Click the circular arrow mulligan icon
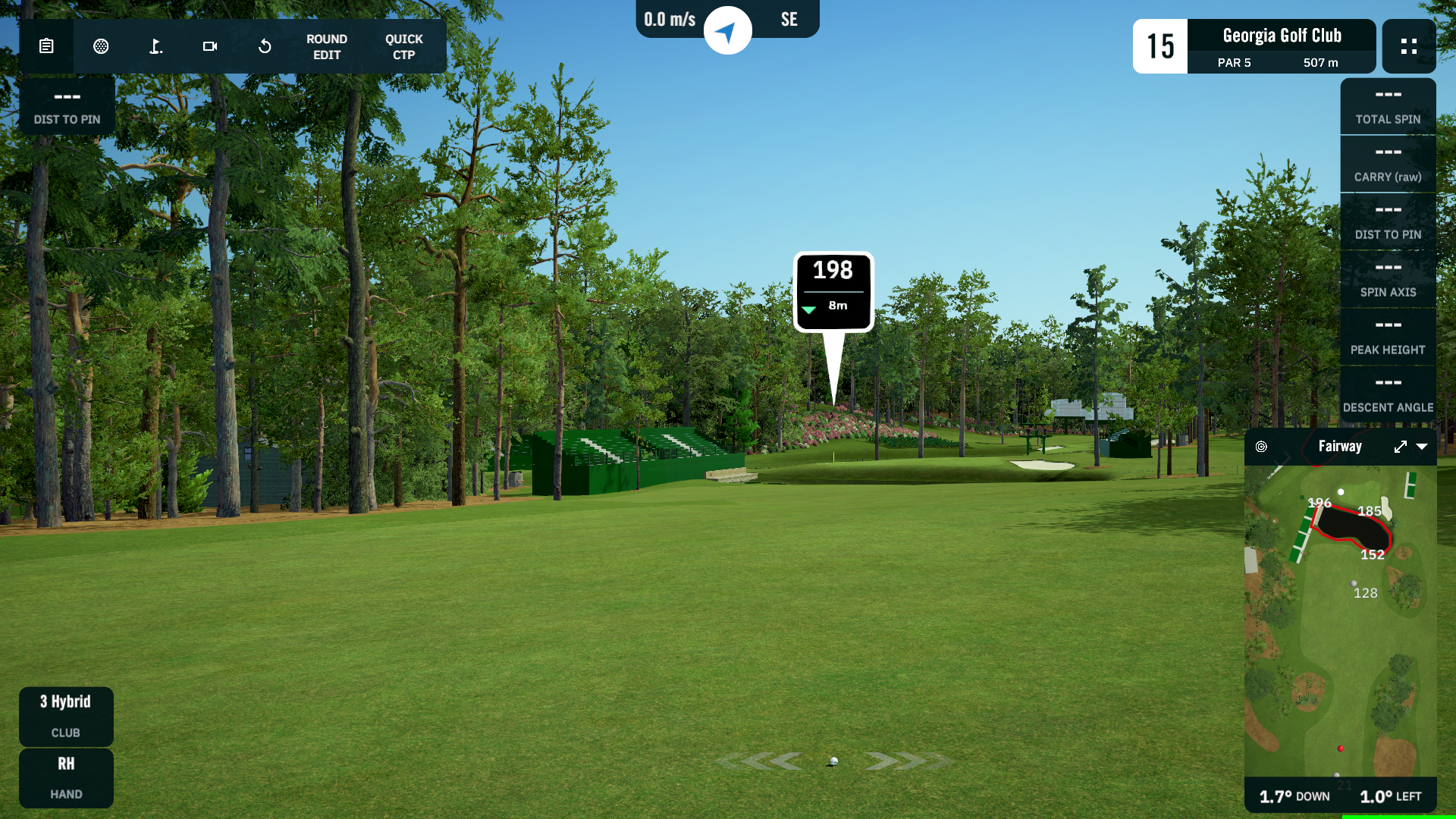Viewport: 1456px width, 819px height. pos(265,46)
